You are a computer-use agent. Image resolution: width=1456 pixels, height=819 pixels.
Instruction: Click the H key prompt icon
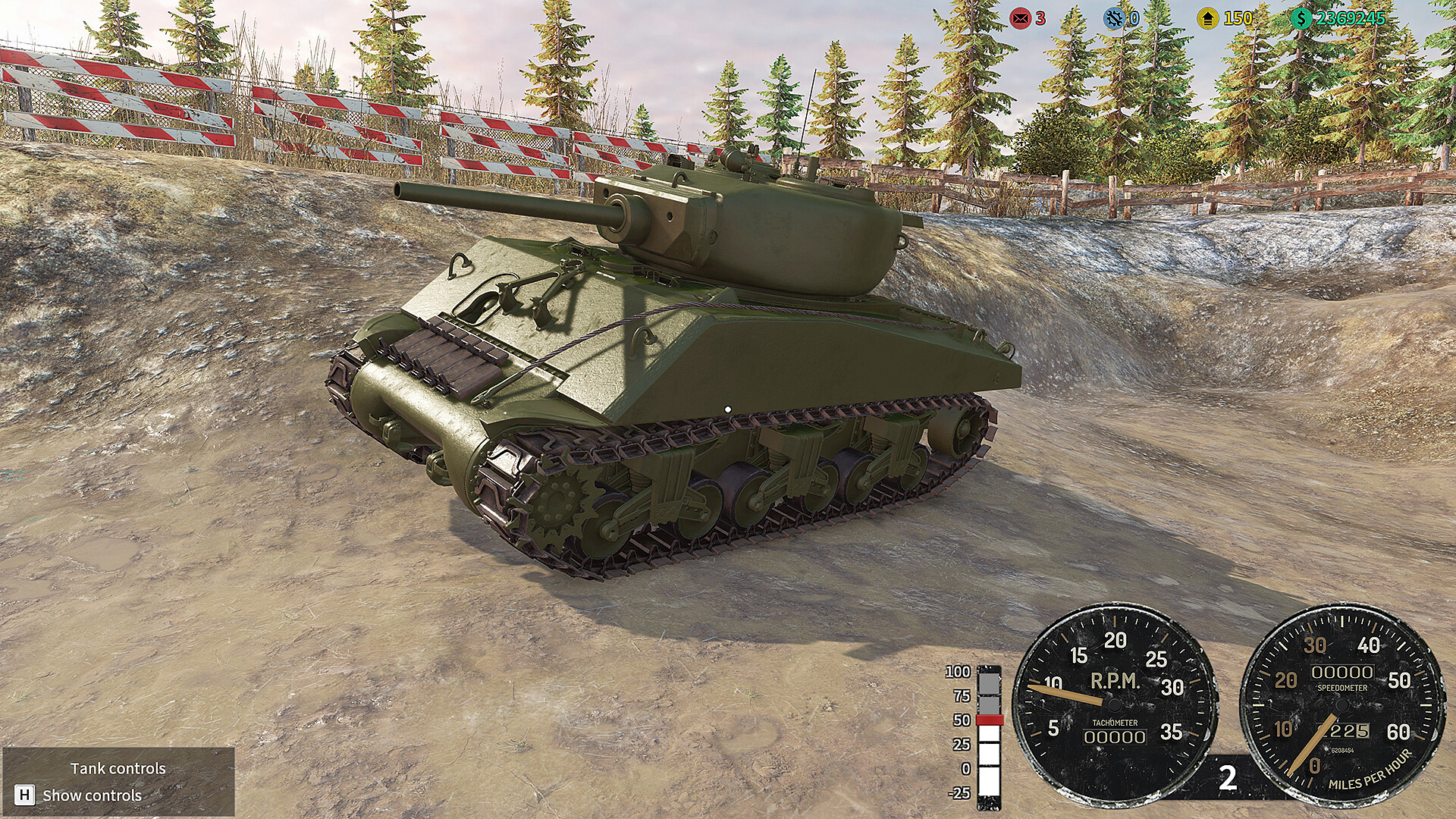coord(25,796)
